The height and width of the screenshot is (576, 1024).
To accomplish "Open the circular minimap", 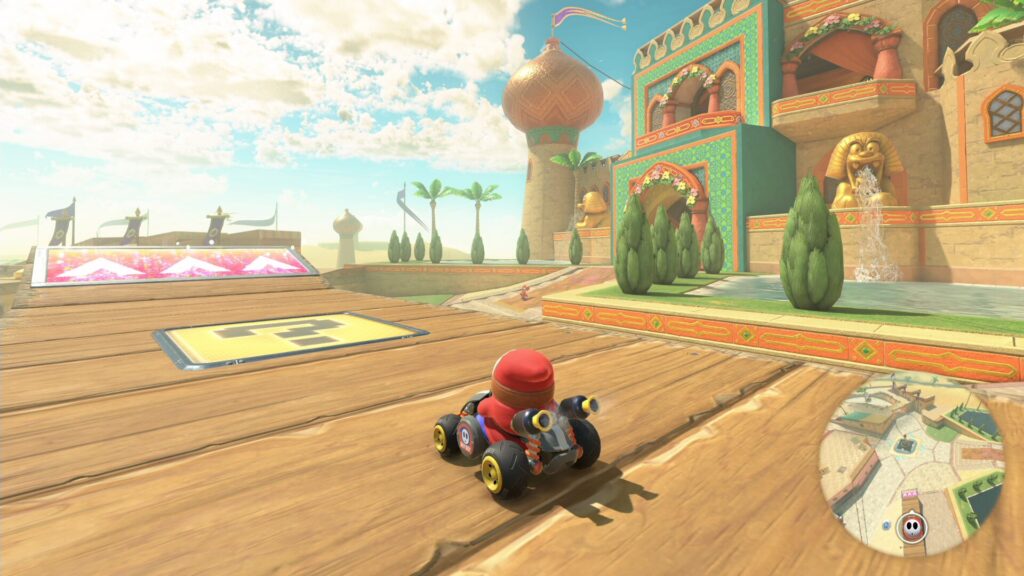I will pyautogui.click(x=910, y=464).
